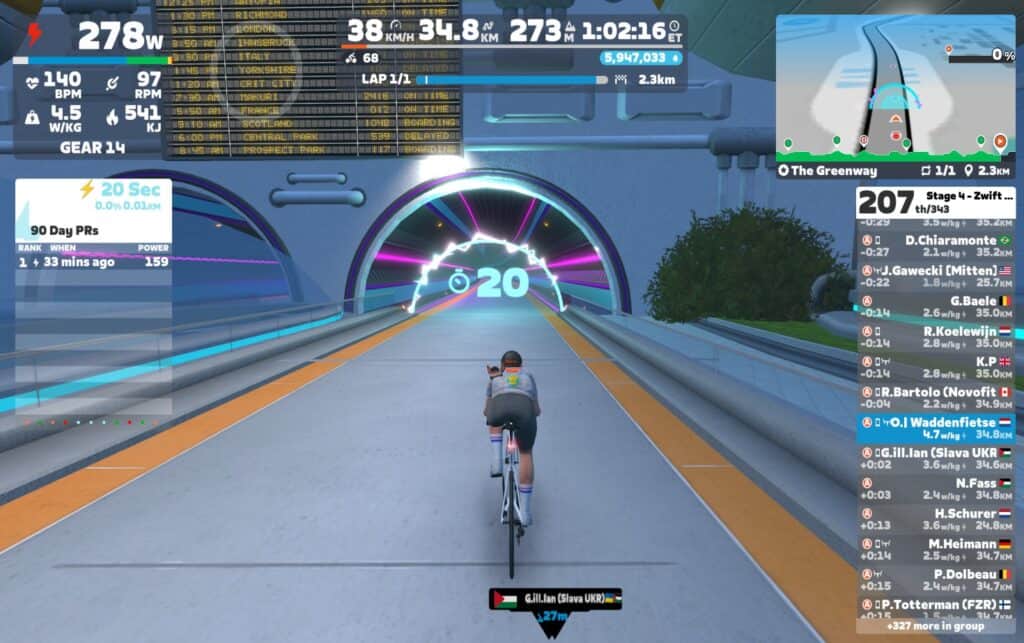Select N.Fass from nearby riders
This screenshot has width=1024, height=643.
935,489
